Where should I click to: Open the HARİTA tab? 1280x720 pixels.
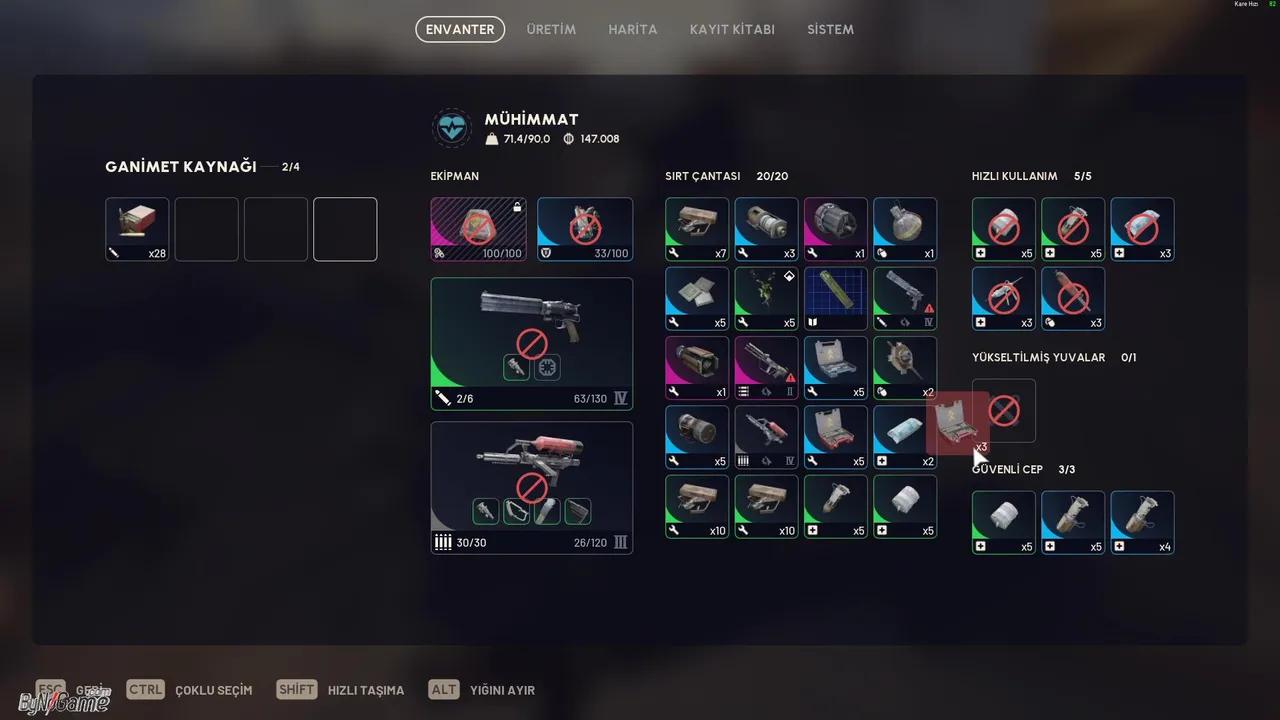pos(633,29)
